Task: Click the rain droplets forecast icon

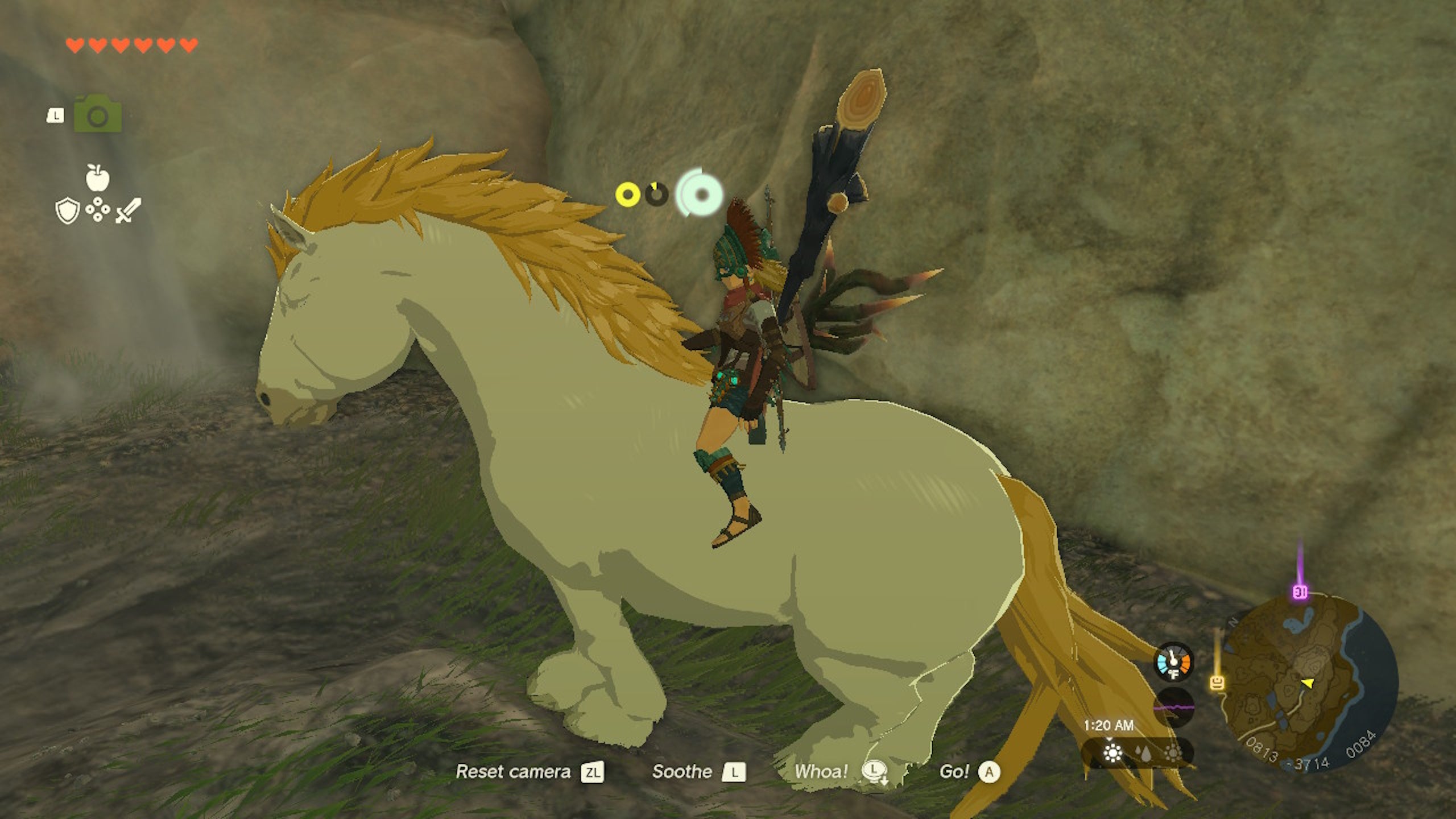Action: [1144, 754]
